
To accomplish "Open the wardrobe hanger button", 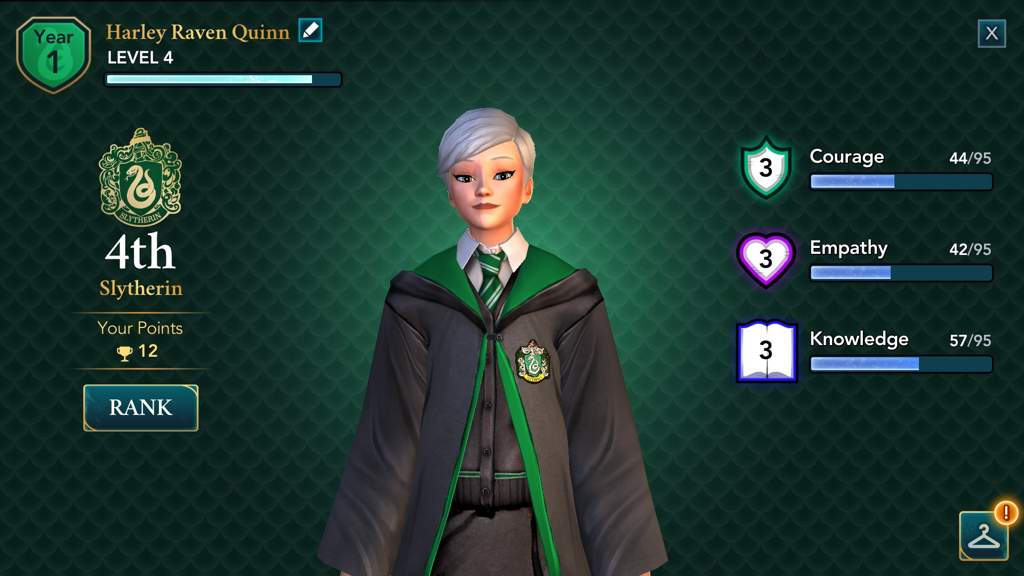I will 983,536.
